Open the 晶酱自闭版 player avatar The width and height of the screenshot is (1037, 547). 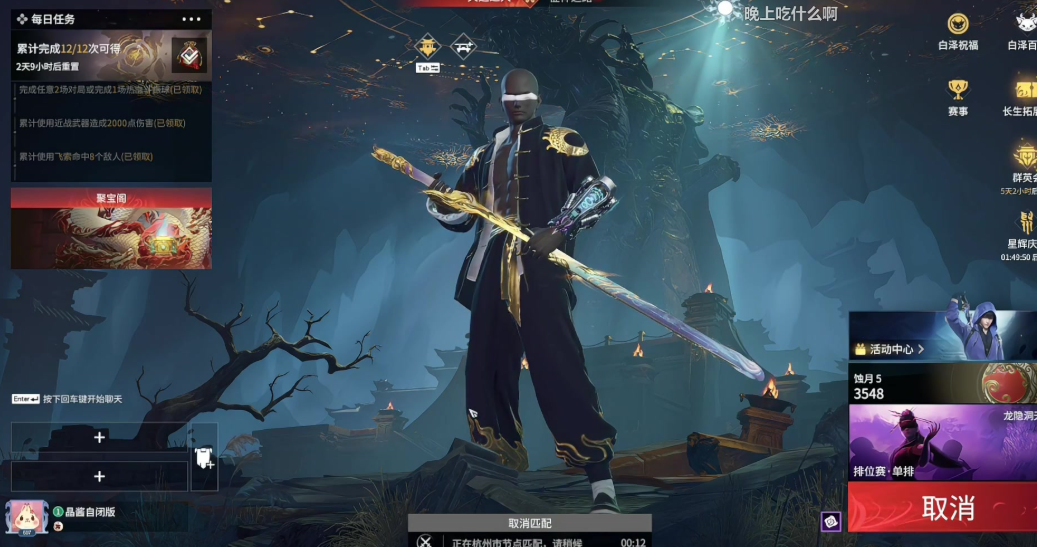(x=27, y=518)
